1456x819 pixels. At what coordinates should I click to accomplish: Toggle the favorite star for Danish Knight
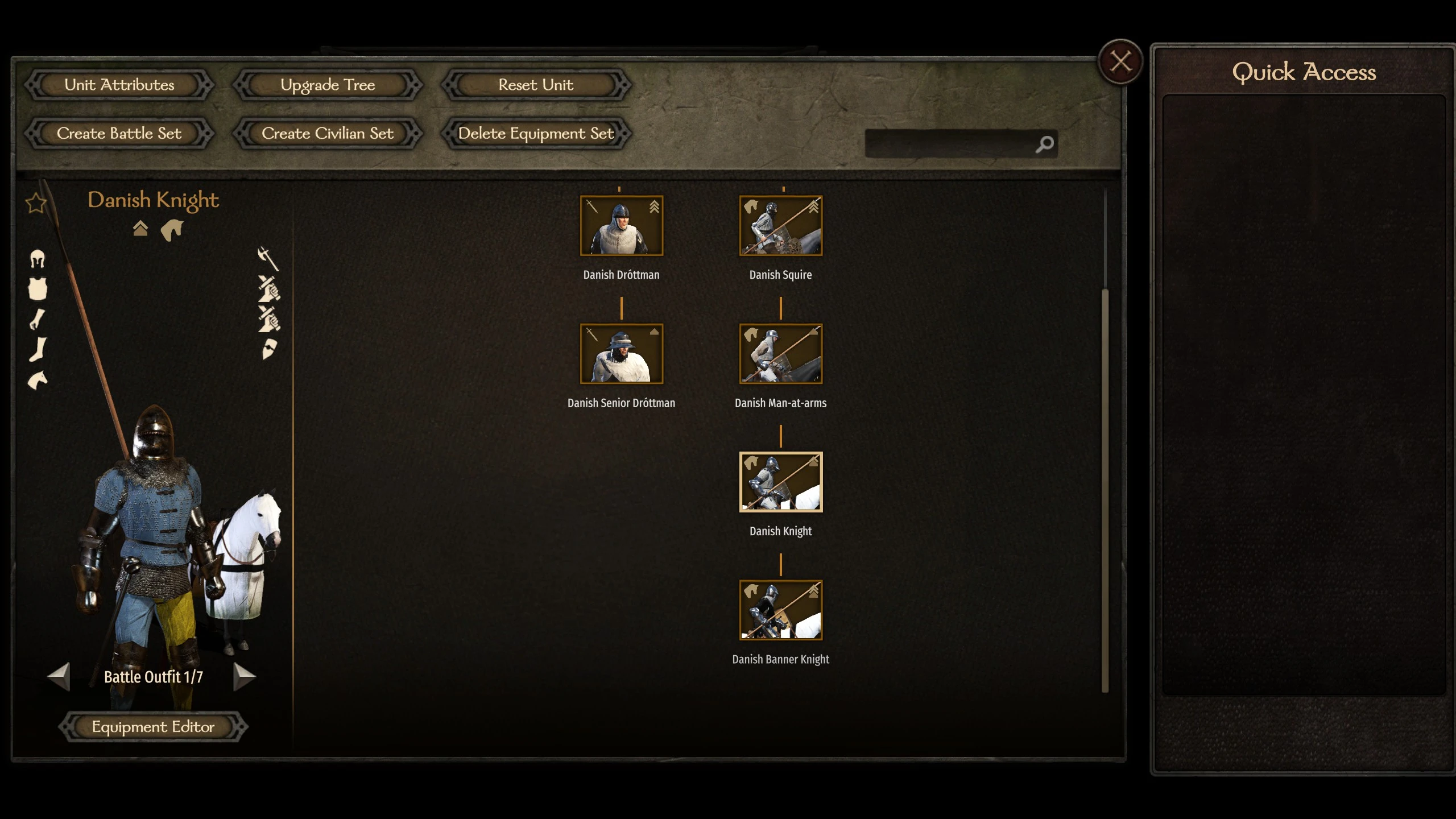tap(36, 202)
